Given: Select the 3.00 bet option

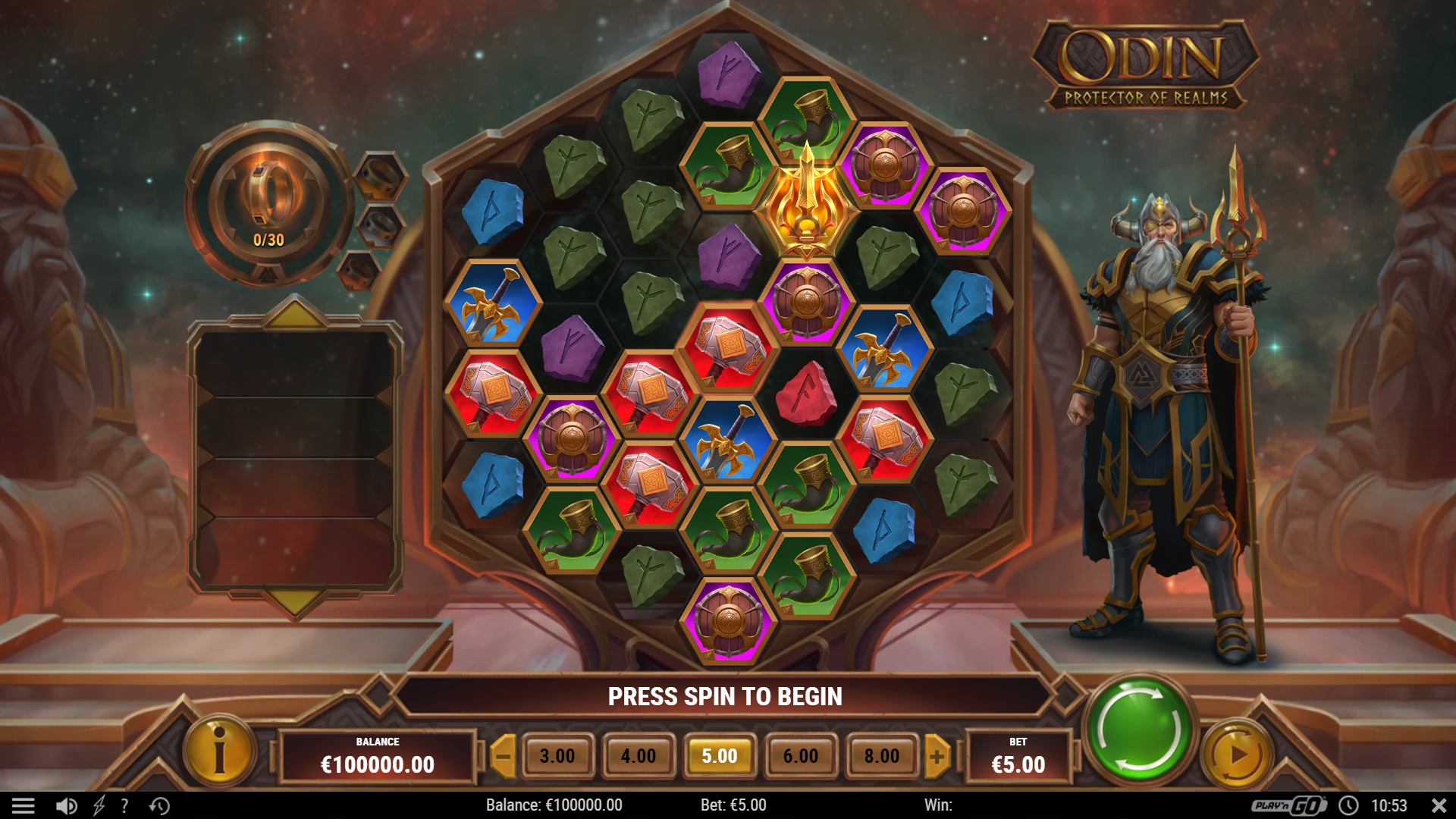Looking at the screenshot, I should pos(559,755).
